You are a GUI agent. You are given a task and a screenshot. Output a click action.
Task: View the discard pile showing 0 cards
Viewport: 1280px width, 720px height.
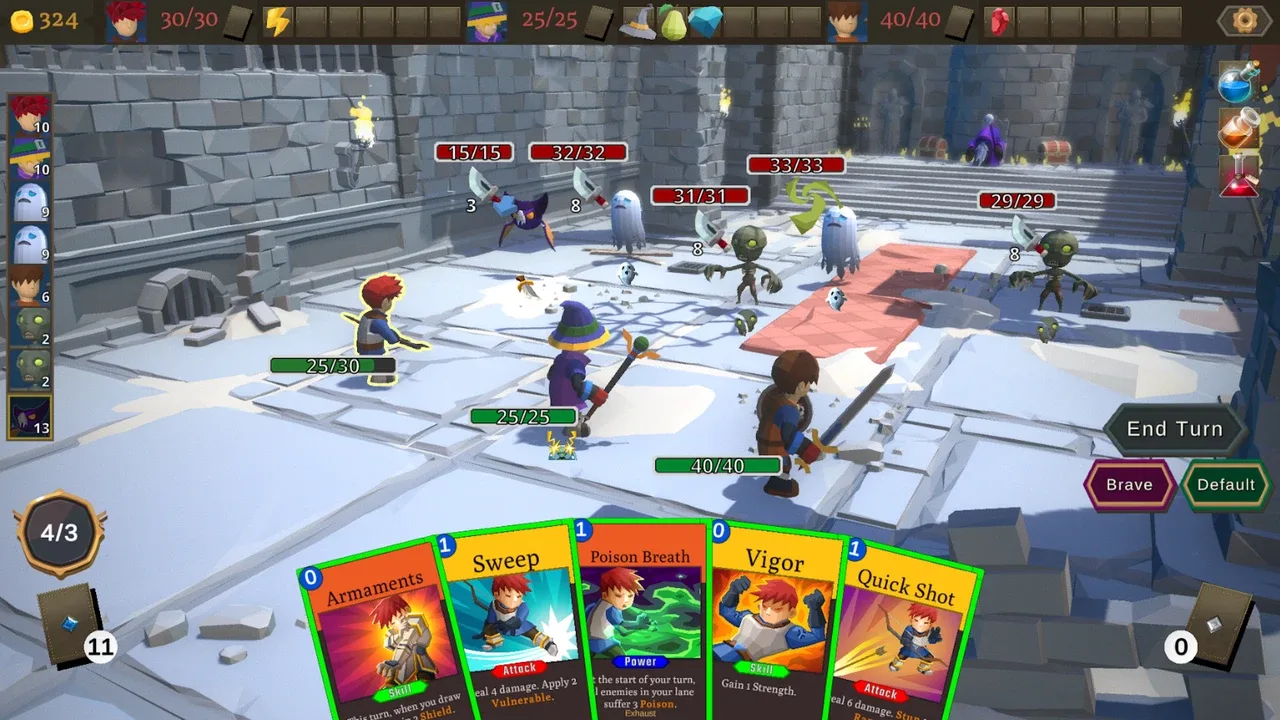1214,627
